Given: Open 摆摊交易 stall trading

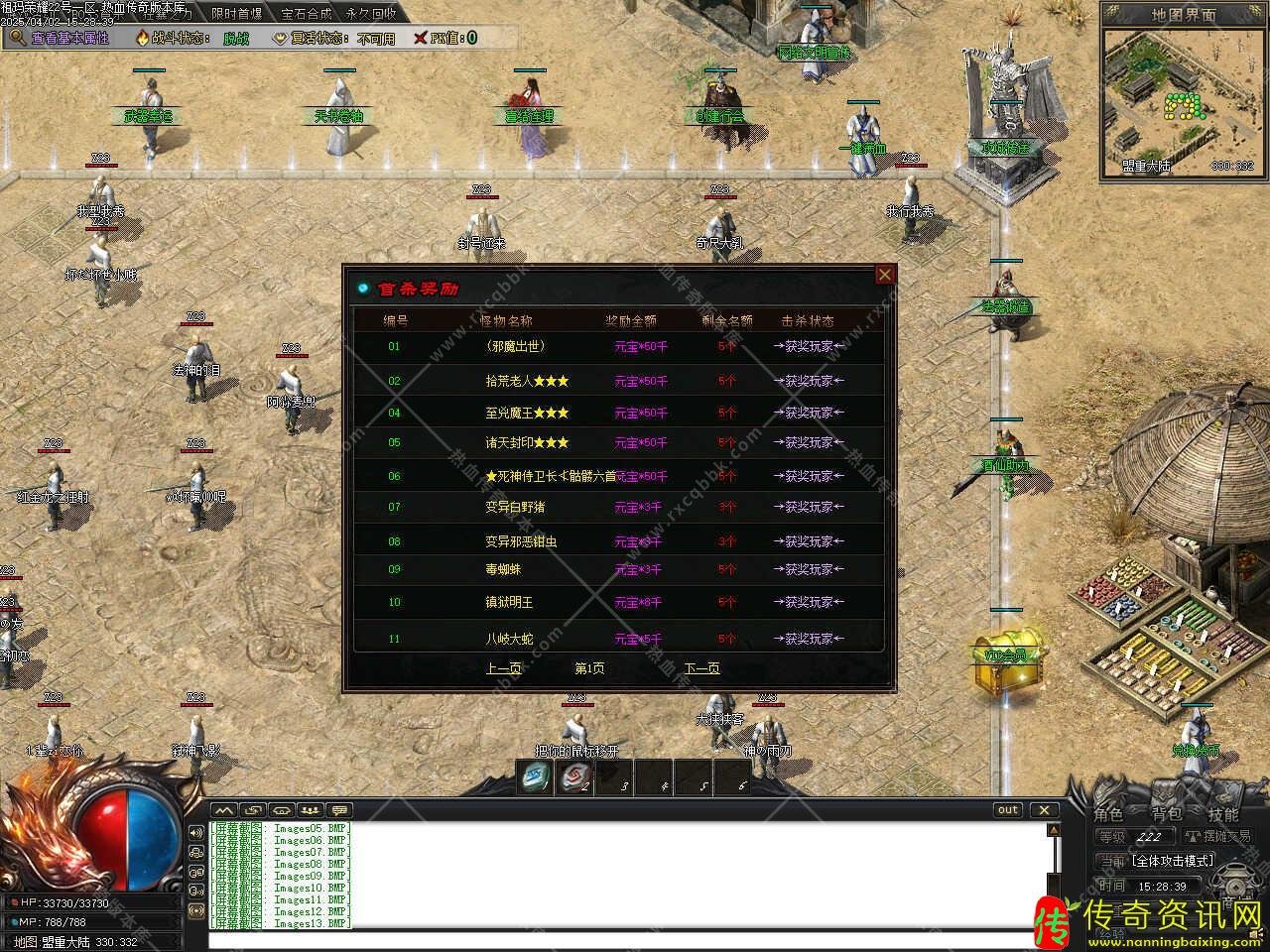Looking at the screenshot, I should [1219, 837].
